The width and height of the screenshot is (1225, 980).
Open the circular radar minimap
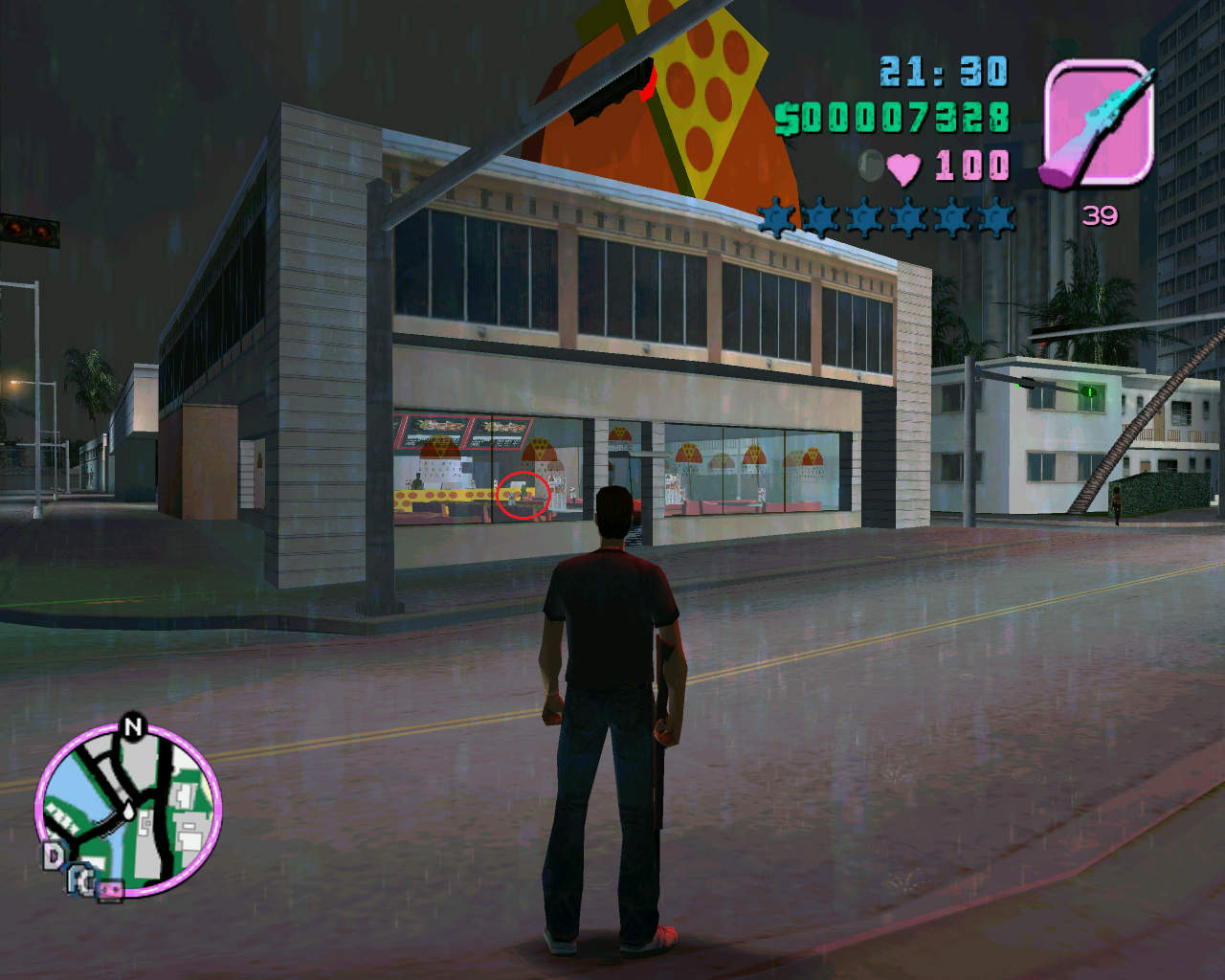pyautogui.click(x=130, y=810)
